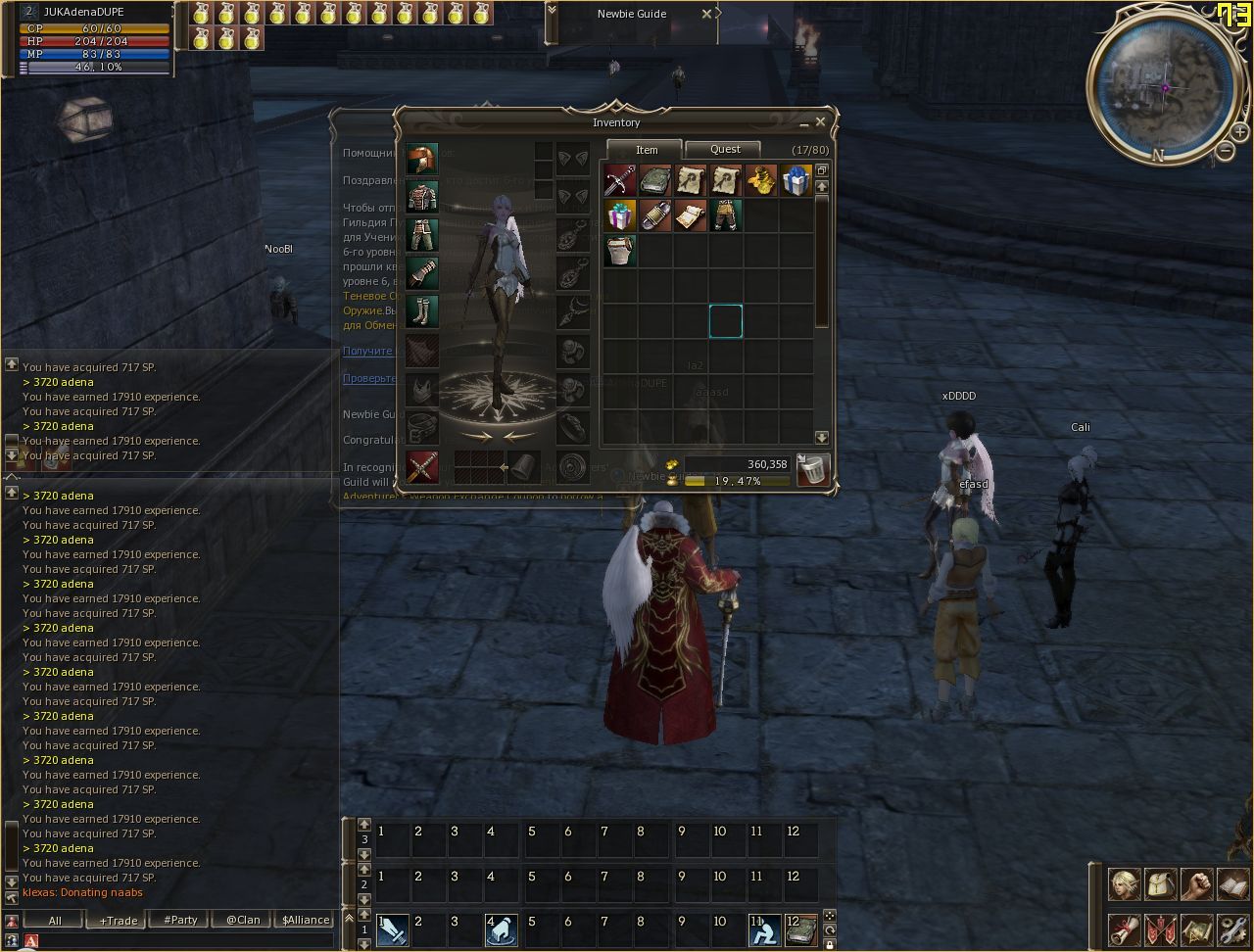Open the minimap radar
Screen dimensions: 1254x952
1165,88
